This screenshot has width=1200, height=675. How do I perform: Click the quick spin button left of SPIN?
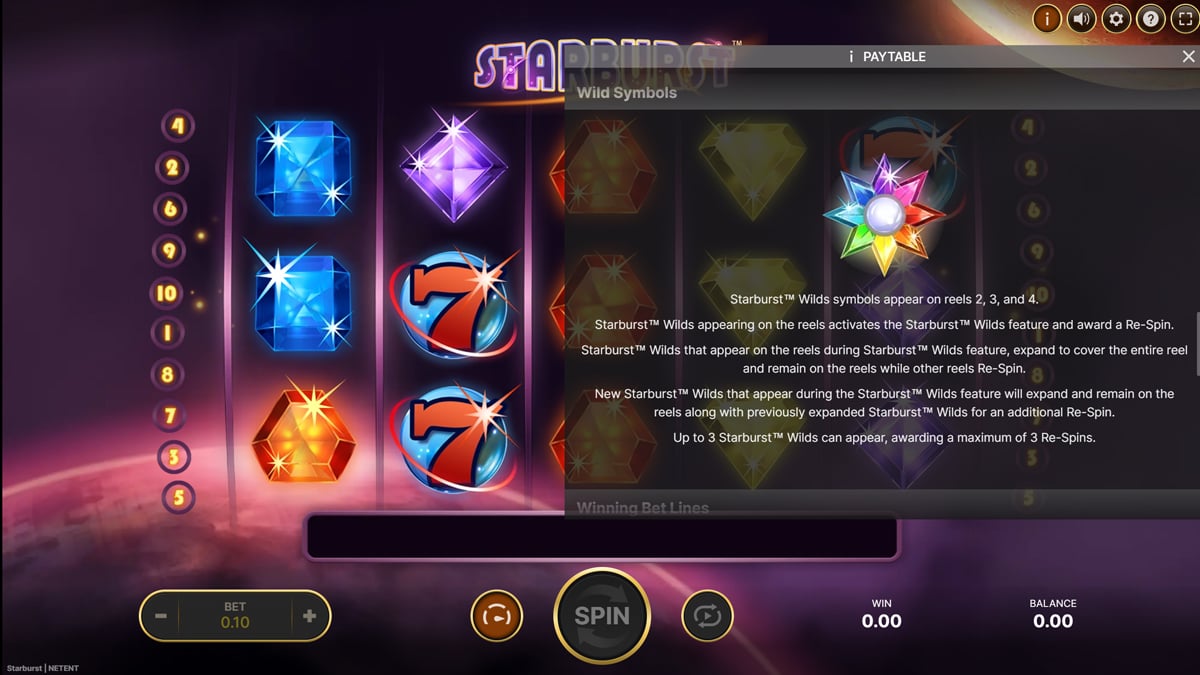coord(496,616)
